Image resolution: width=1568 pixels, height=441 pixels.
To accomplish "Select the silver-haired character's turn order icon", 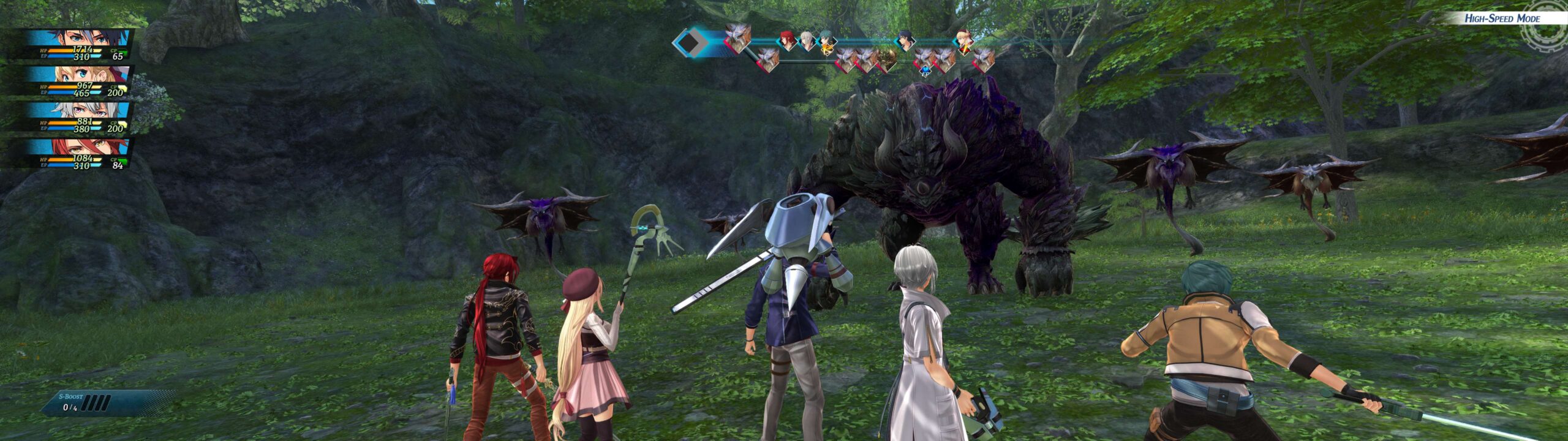I will click(807, 40).
